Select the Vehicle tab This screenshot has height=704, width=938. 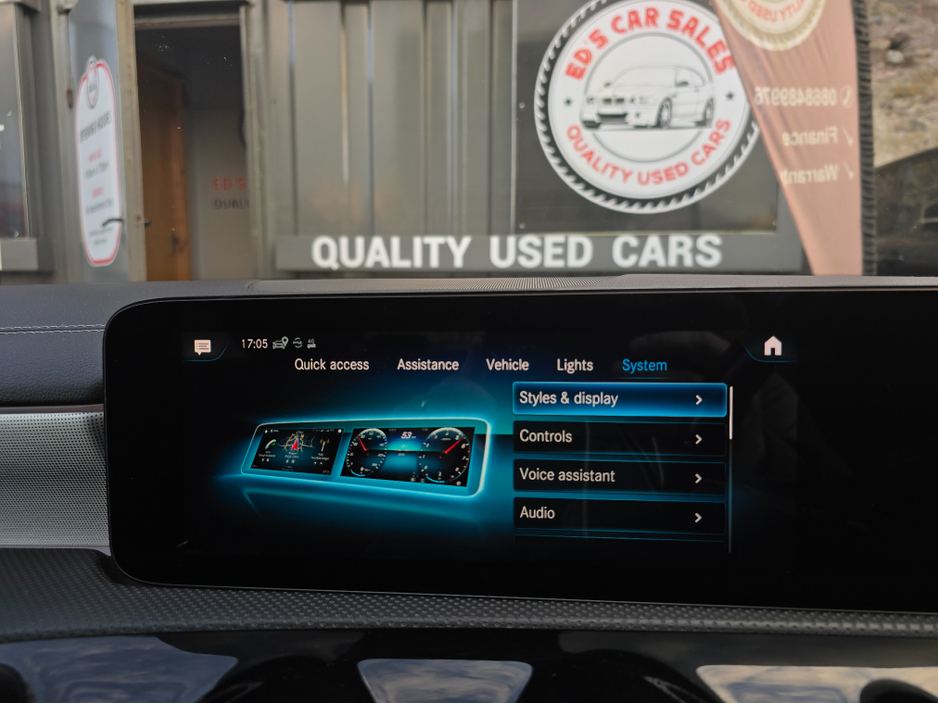tap(507, 365)
